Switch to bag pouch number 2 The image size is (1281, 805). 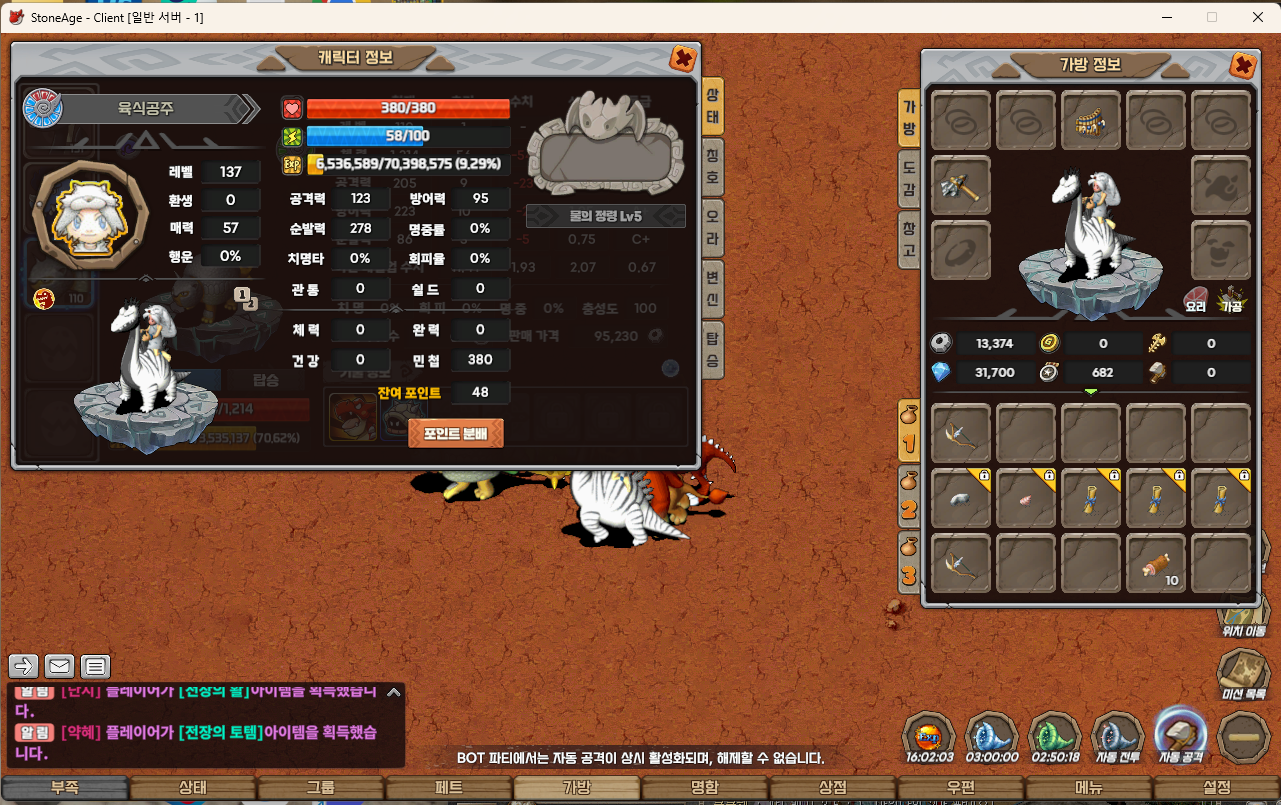pos(909,497)
